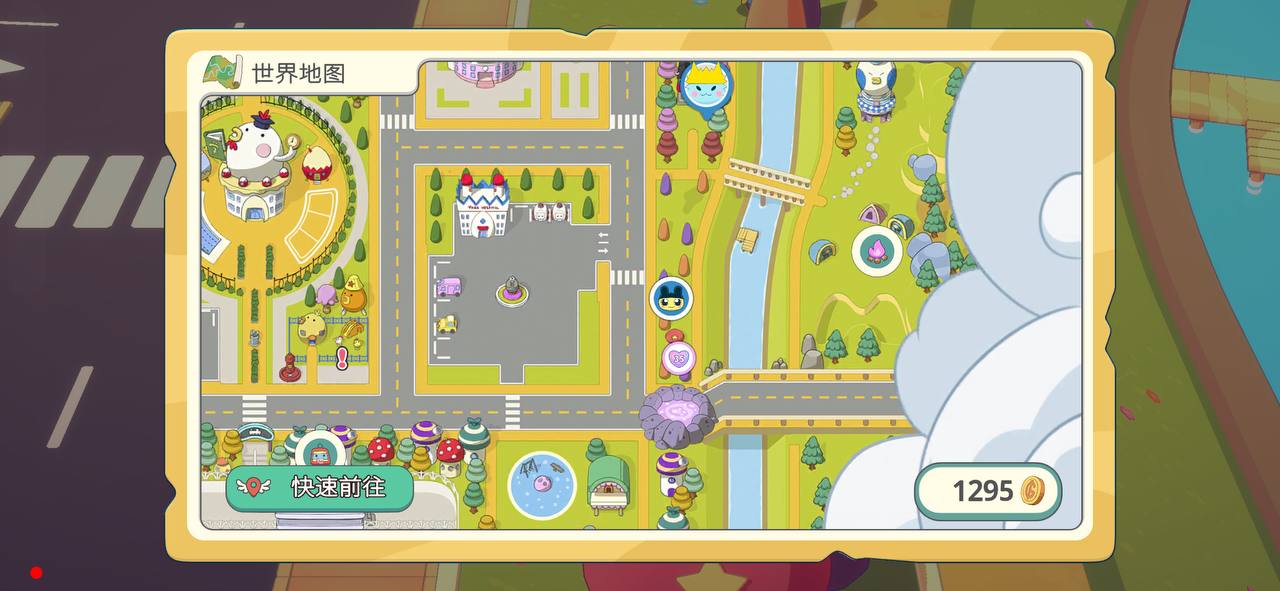Select the pink heart 35 map marker
Image resolution: width=1280 pixels, height=591 pixels.
[x=679, y=357]
